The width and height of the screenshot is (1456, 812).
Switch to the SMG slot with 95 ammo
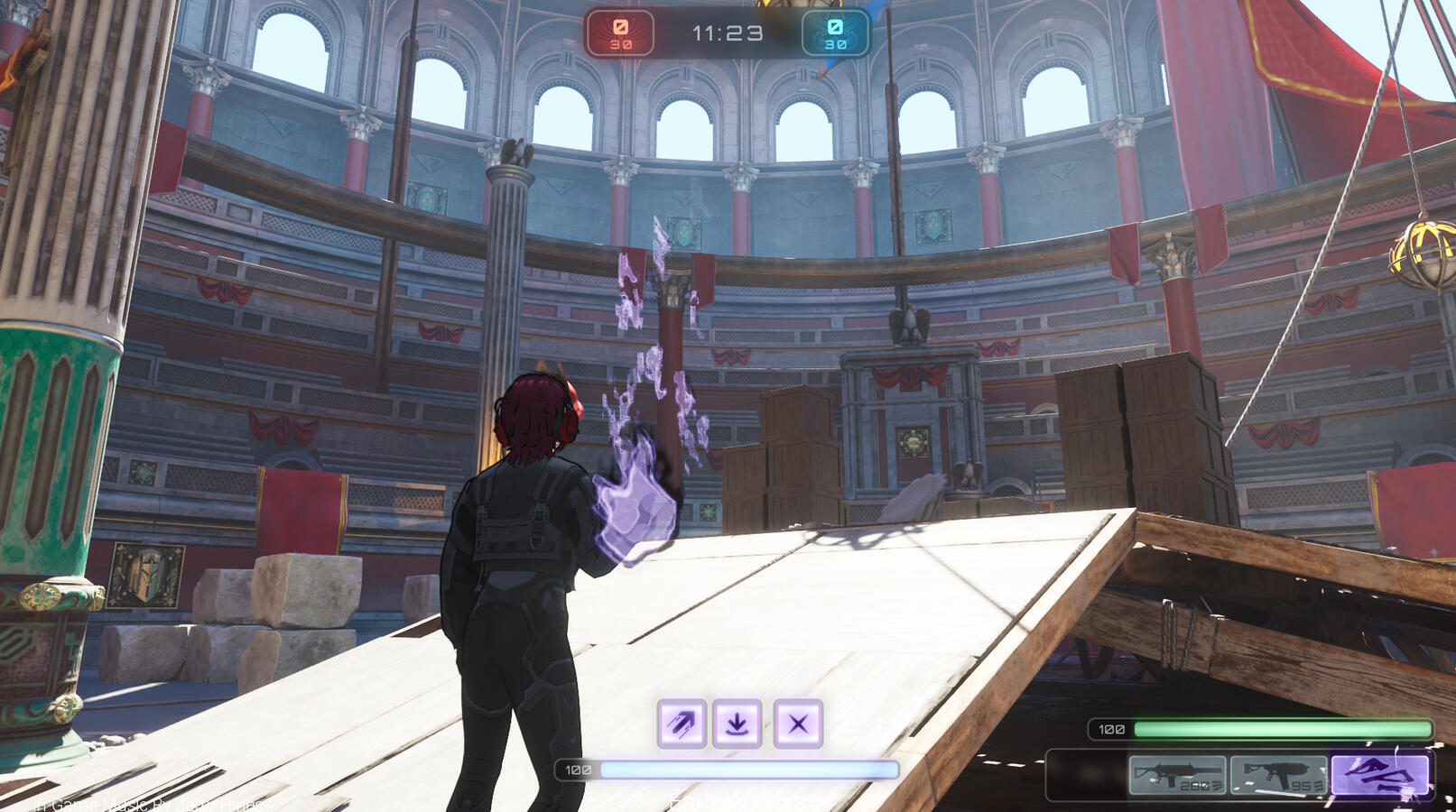(x=1278, y=775)
